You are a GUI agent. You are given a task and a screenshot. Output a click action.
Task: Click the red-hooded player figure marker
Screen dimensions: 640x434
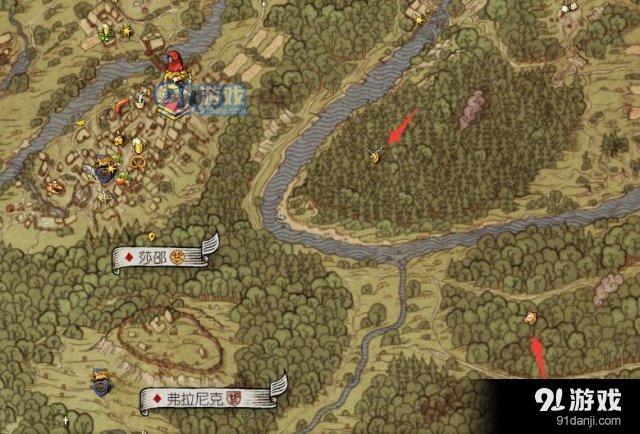click(x=173, y=65)
